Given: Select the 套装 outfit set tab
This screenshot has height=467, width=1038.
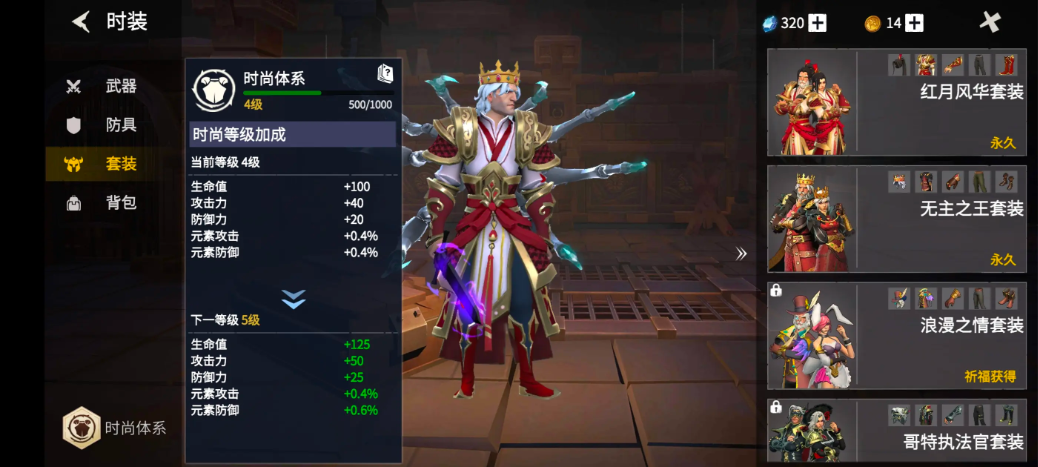Looking at the screenshot, I should [104, 164].
